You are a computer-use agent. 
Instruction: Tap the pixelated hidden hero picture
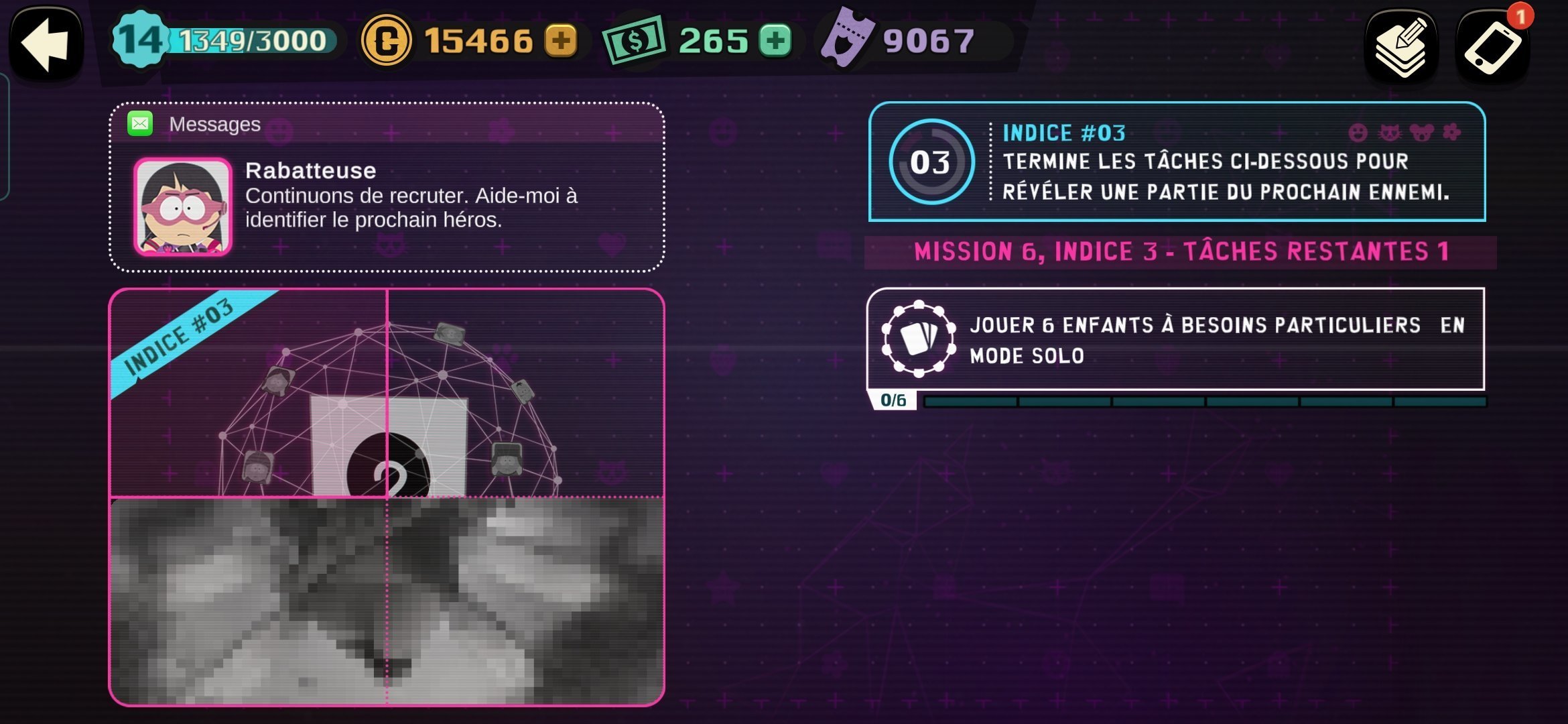(387, 601)
